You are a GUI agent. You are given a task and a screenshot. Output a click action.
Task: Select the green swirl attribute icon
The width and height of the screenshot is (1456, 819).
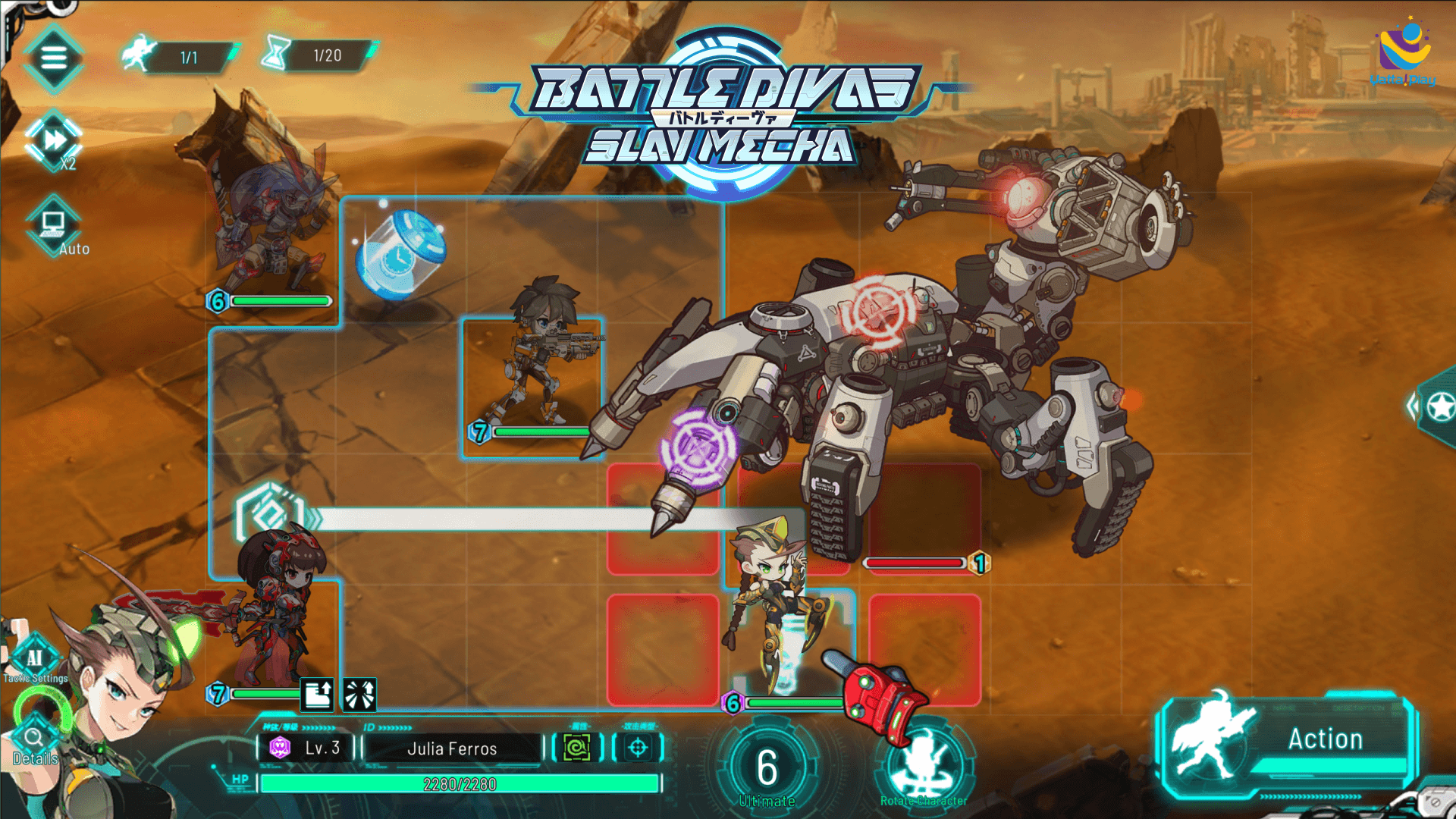[x=576, y=748]
